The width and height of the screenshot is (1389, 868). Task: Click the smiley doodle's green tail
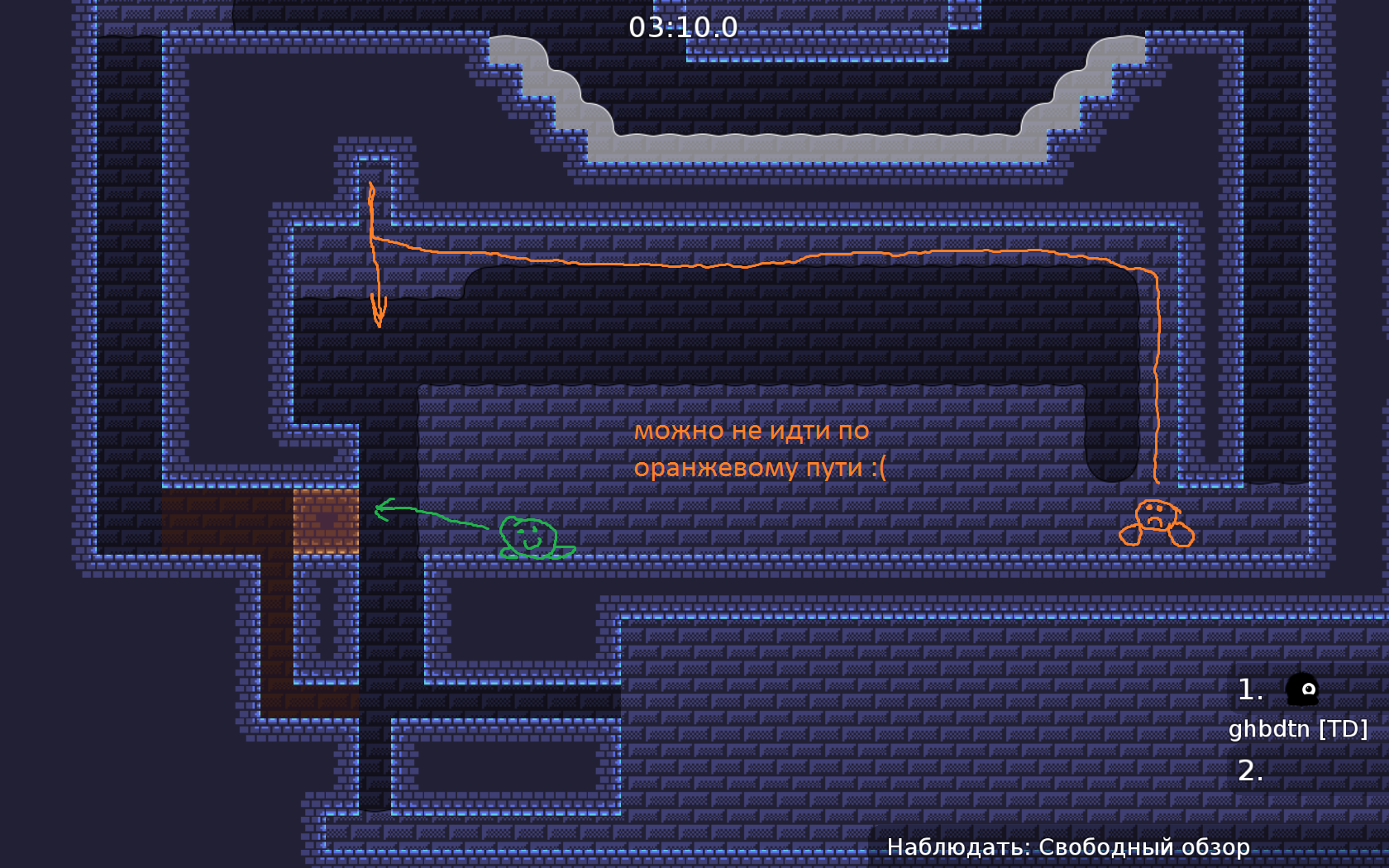(x=565, y=552)
